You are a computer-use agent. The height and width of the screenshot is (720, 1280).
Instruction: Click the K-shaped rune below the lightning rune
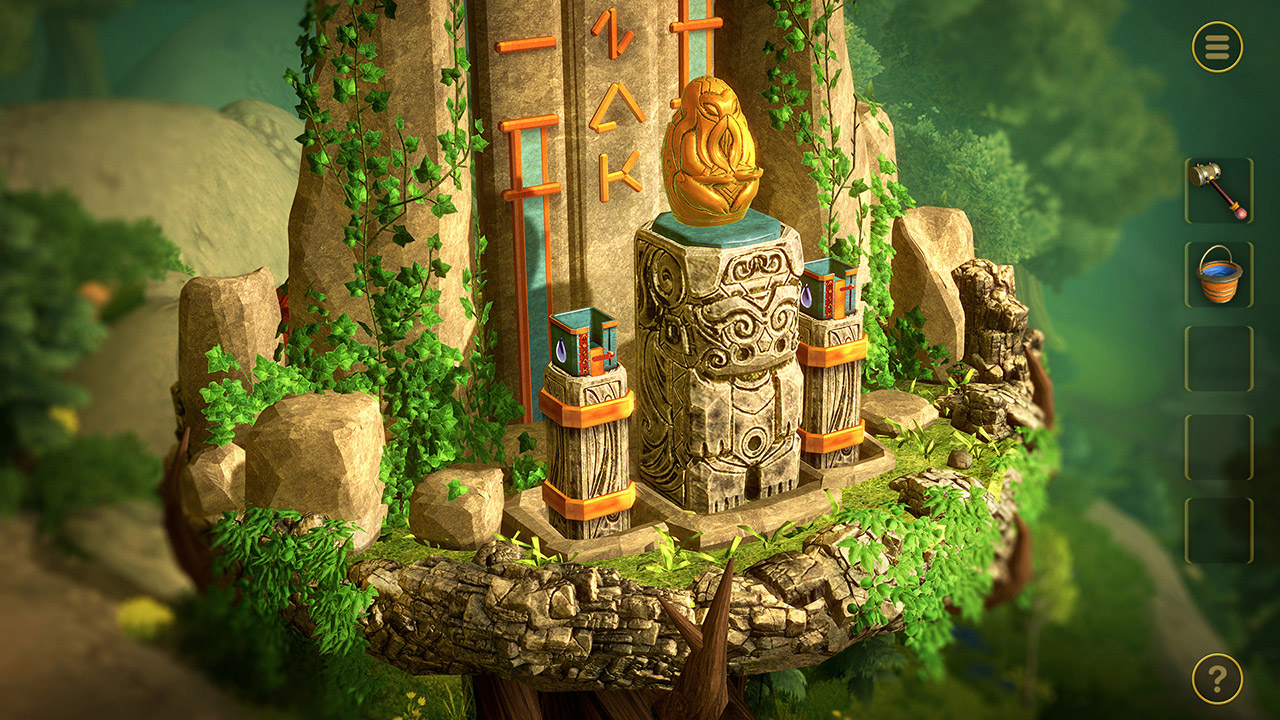pyautogui.click(x=620, y=176)
